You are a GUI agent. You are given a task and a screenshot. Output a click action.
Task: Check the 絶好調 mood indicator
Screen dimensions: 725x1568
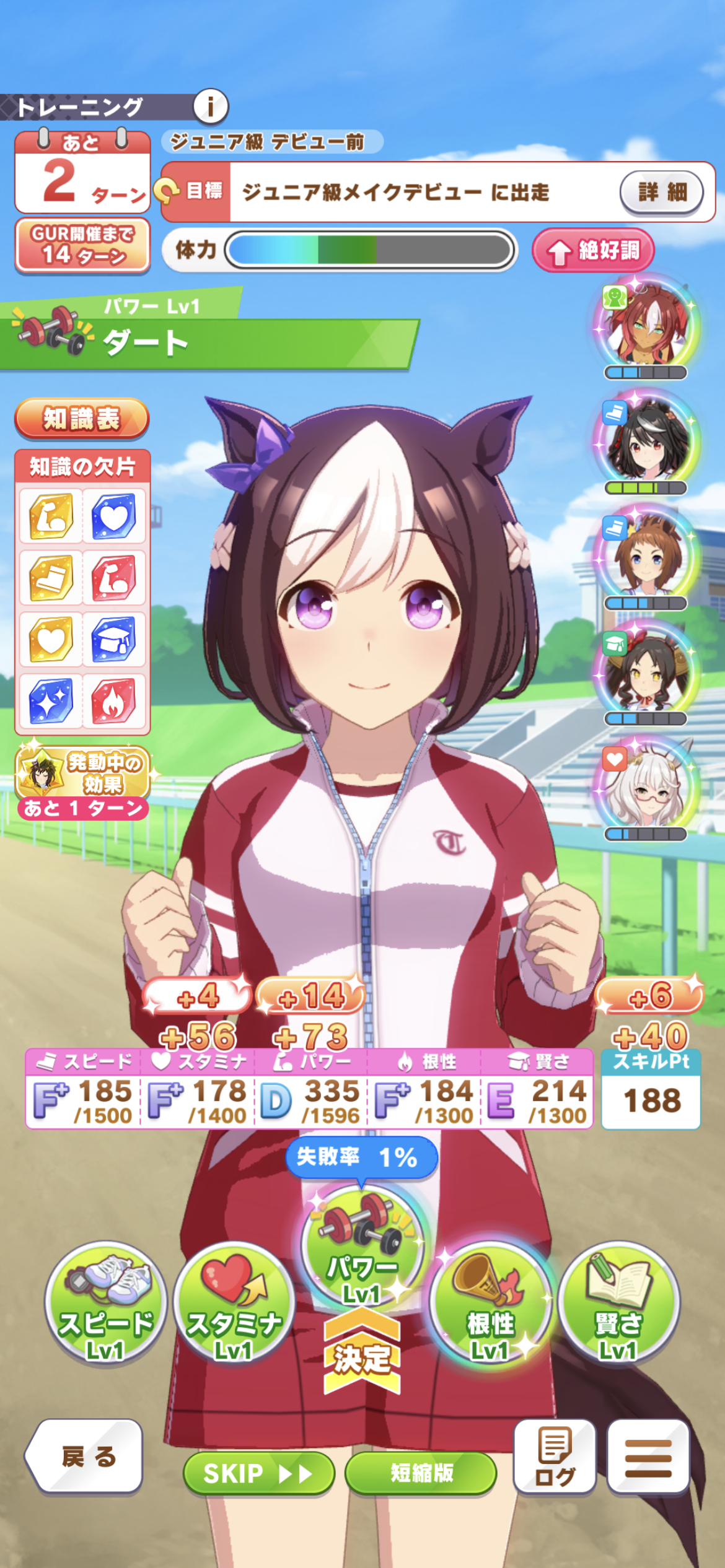tap(593, 251)
